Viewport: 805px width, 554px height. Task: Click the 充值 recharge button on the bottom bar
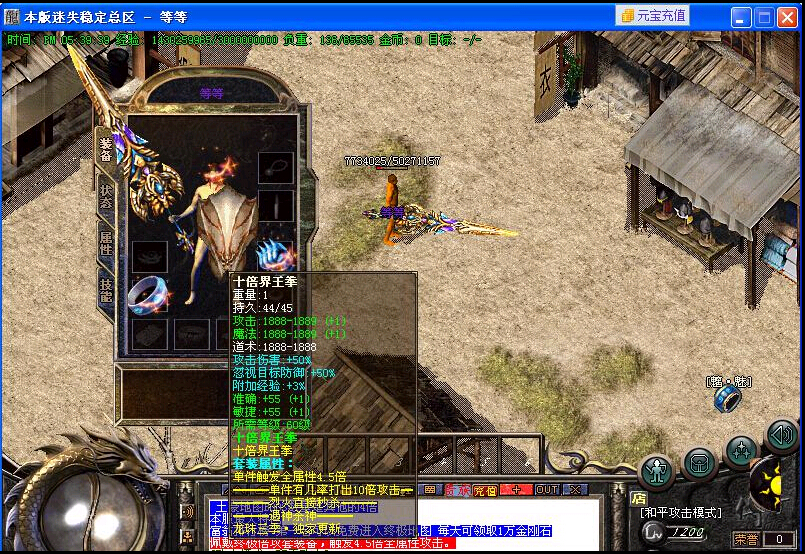(x=485, y=490)
